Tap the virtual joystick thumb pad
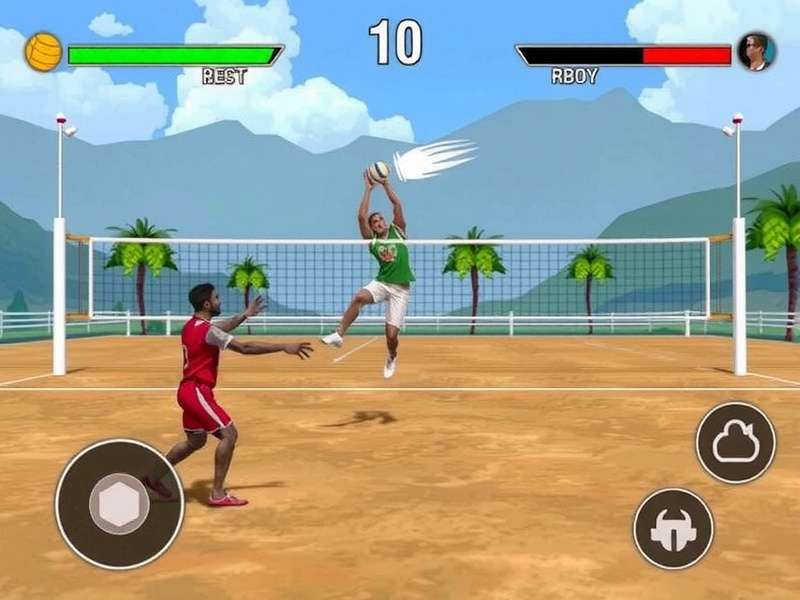The height and width of the screenshot is (600, 800). [x=119, y=503]
